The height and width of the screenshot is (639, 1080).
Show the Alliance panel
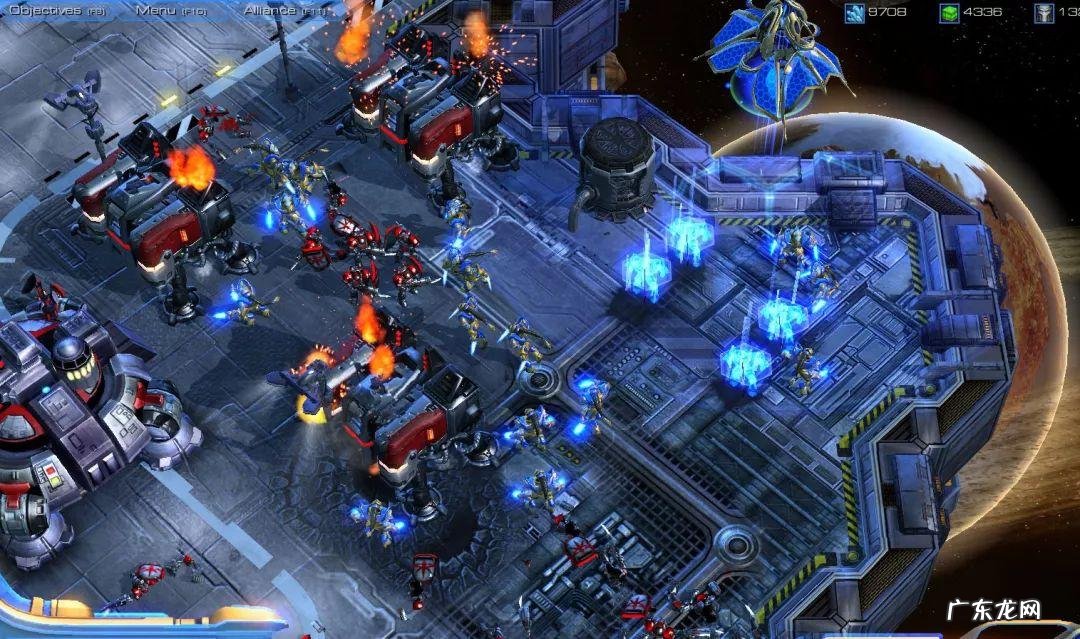[x=284, y=9]
